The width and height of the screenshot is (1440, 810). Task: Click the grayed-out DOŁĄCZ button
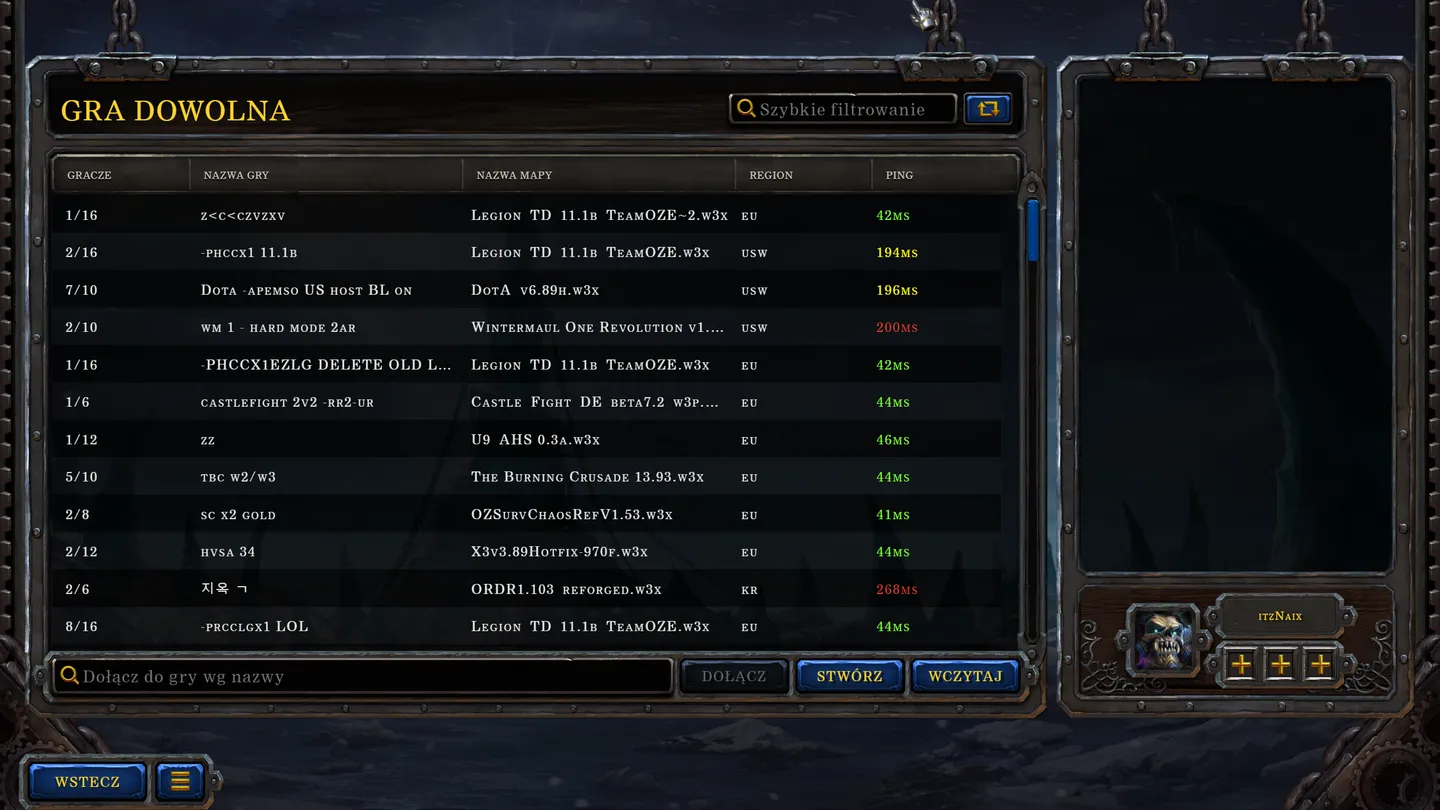pos(734,676)
